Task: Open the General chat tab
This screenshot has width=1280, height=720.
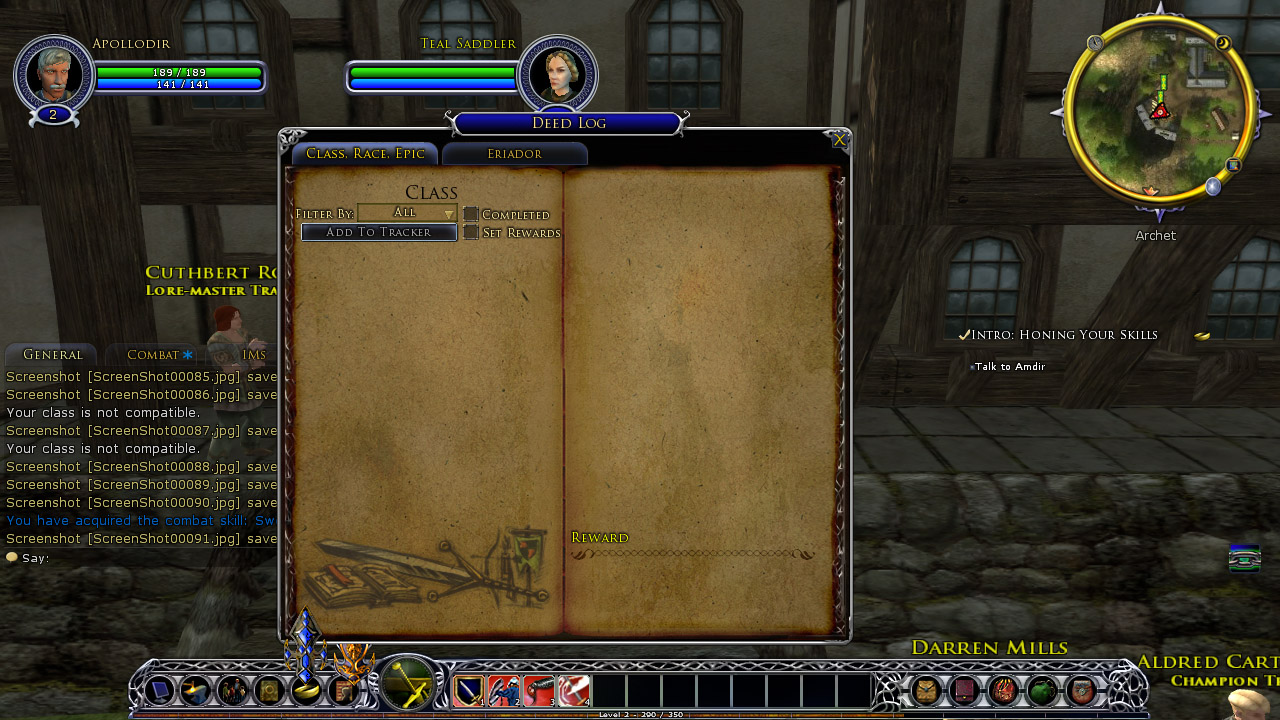Action: click(x=52, y=355)
